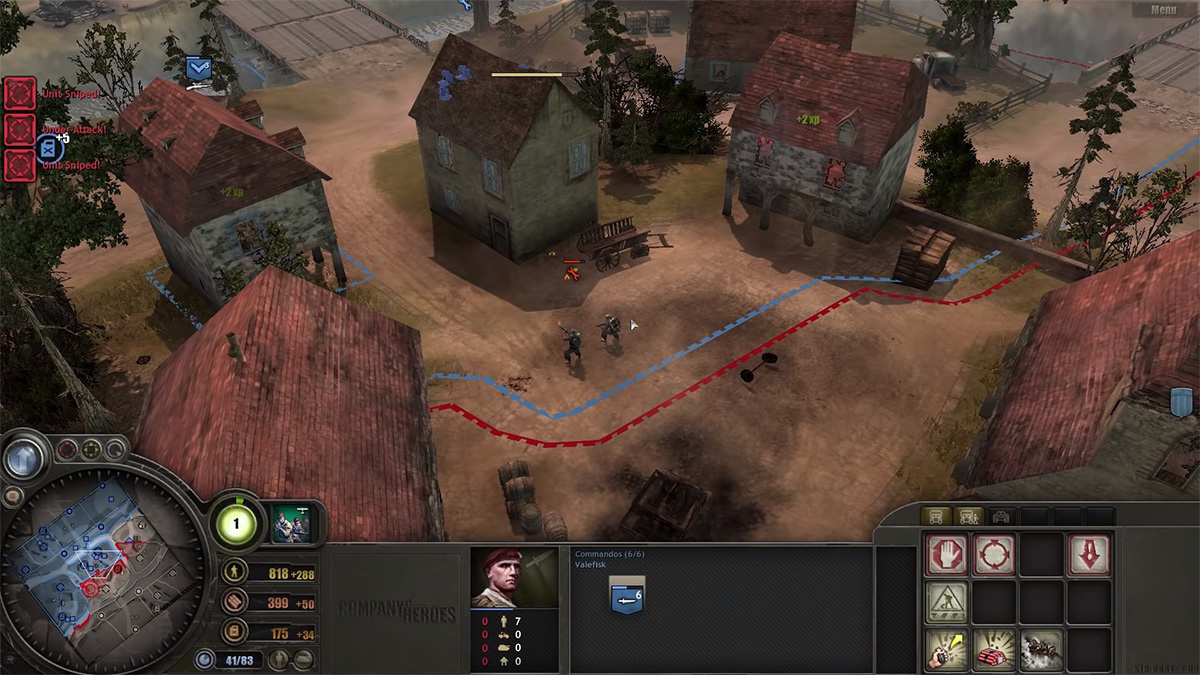Click the Commandos squad shield badge

[x=627, y=597]
